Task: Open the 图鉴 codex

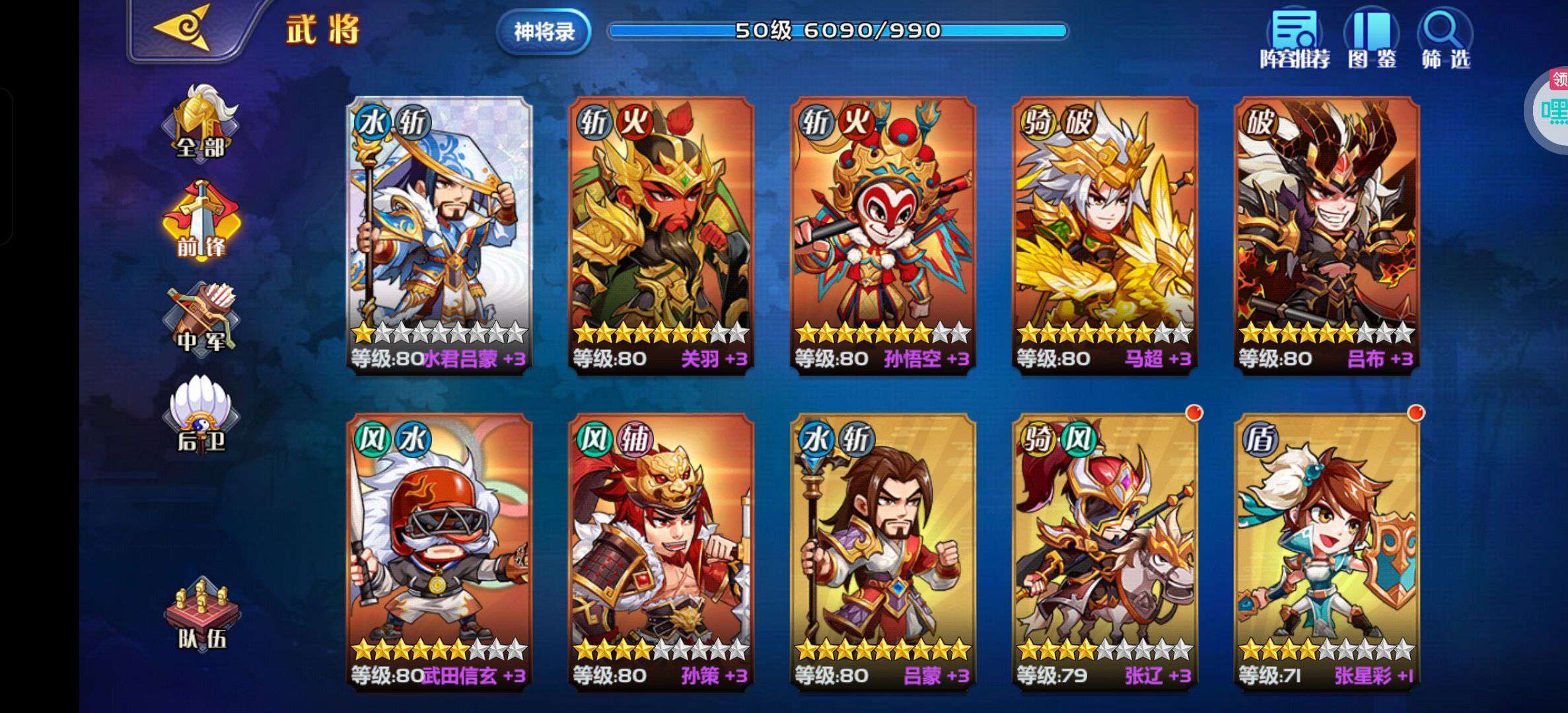Action: coord(1372,40)
